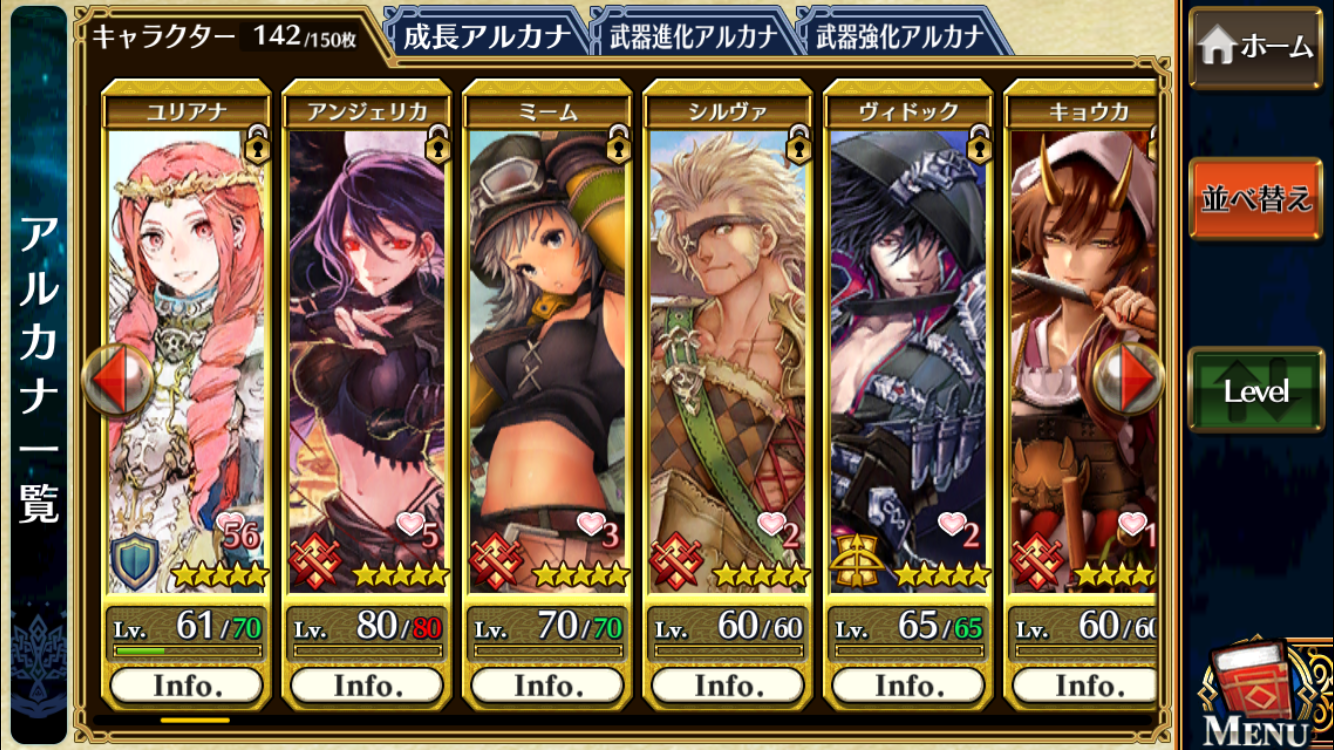1334x750 pixels.
Task: Open Info. for ヴィドック
Action: point(908,686)
